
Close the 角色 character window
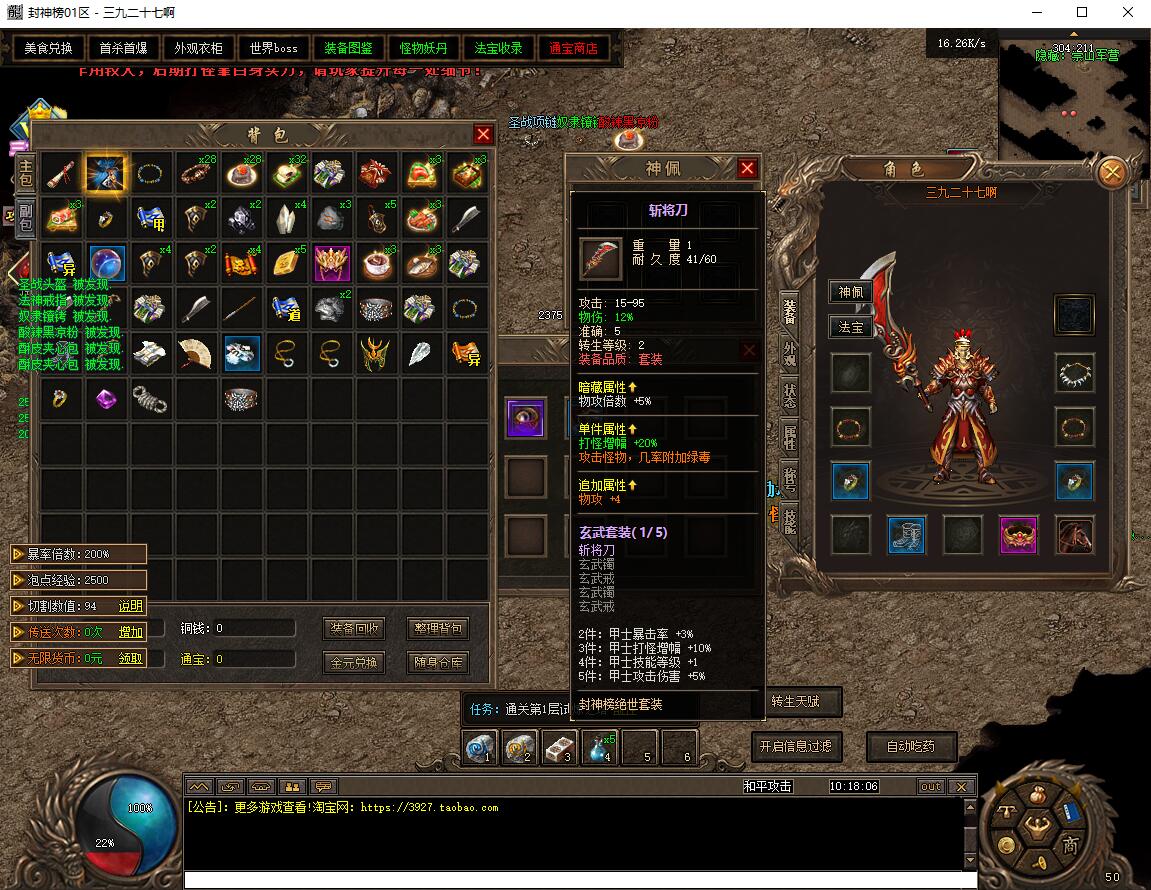1111,173
